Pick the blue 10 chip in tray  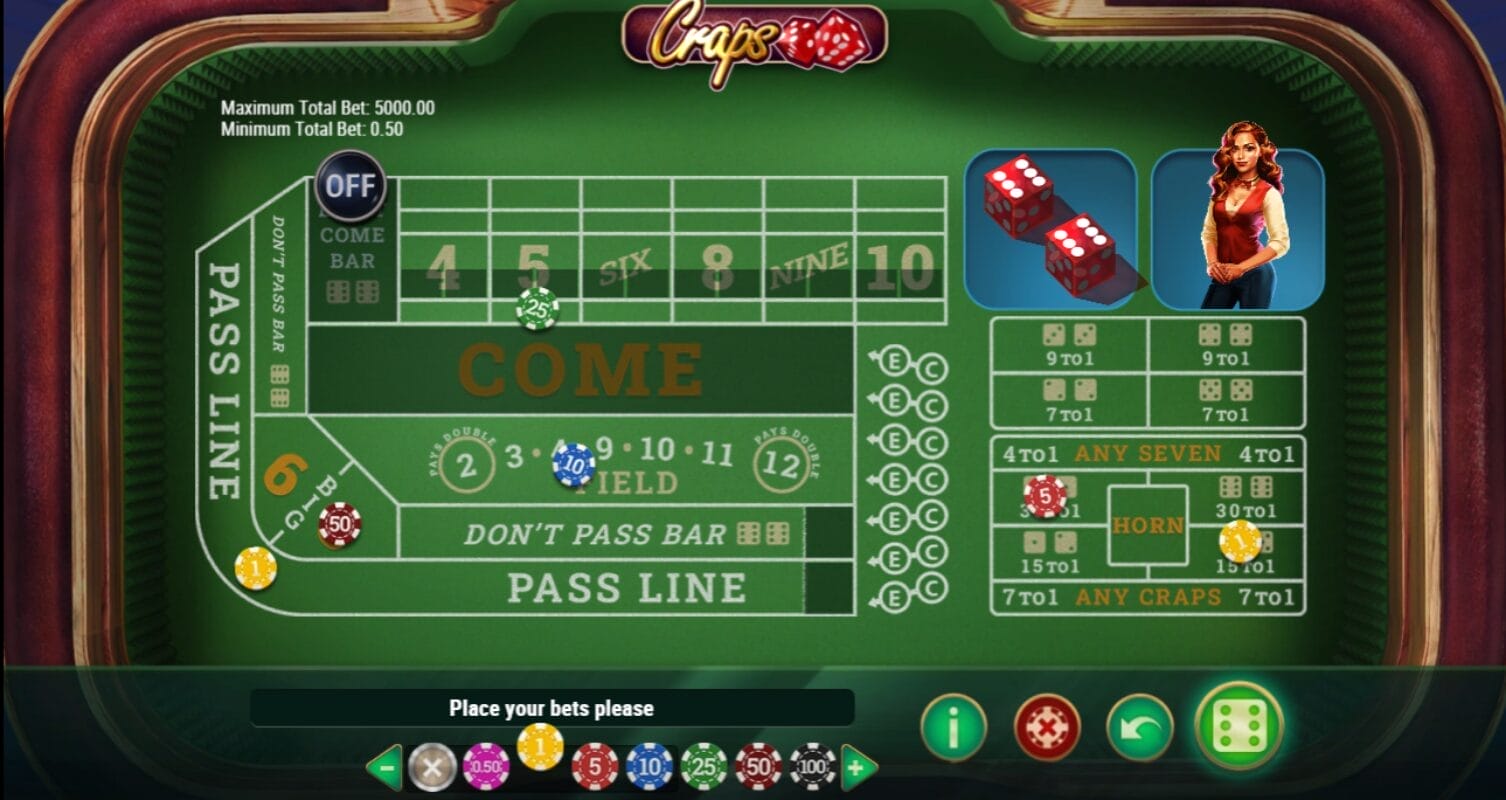649,767
